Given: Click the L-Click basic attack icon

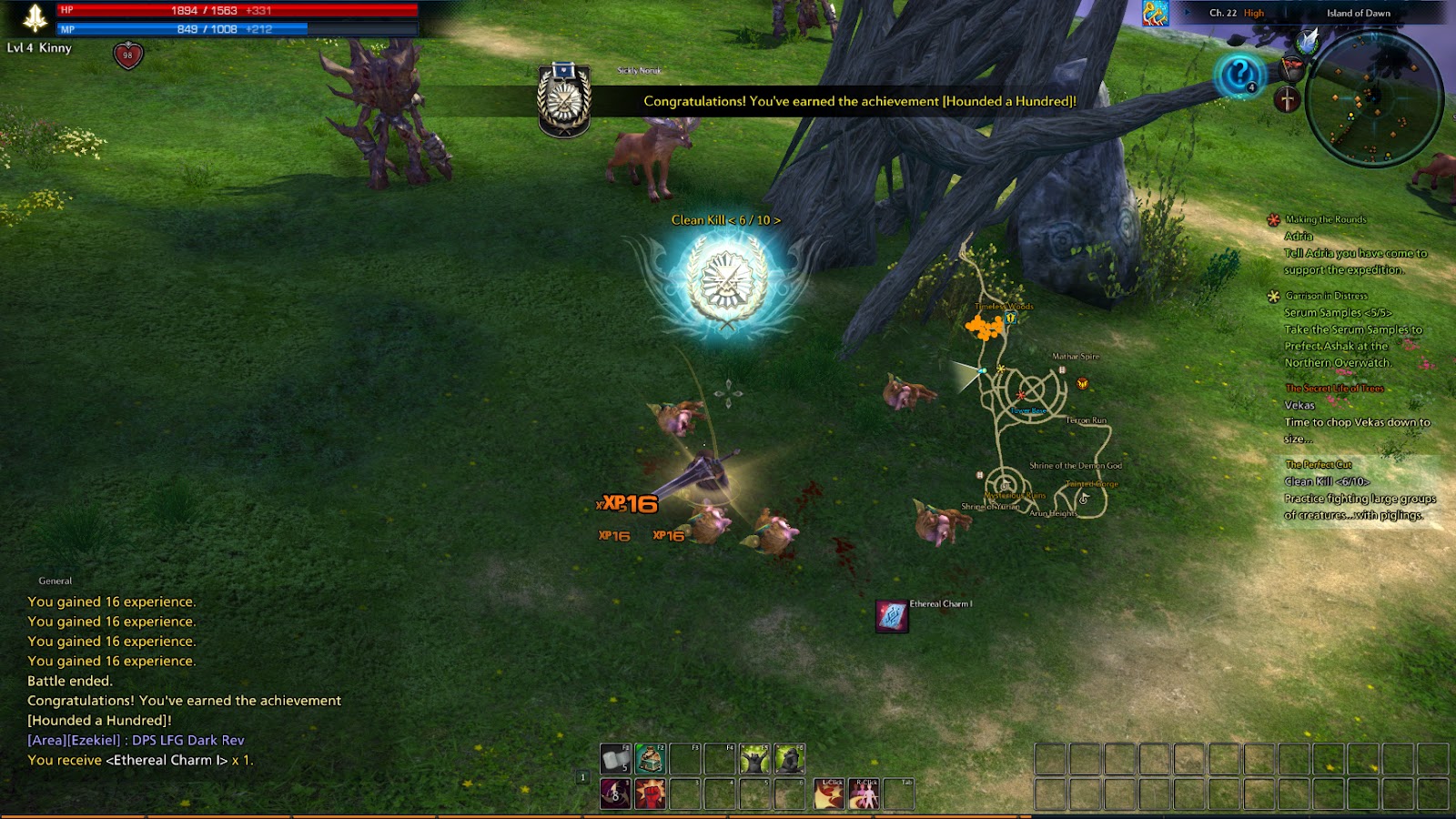Looking at the screenshot, I should point(829,794).
